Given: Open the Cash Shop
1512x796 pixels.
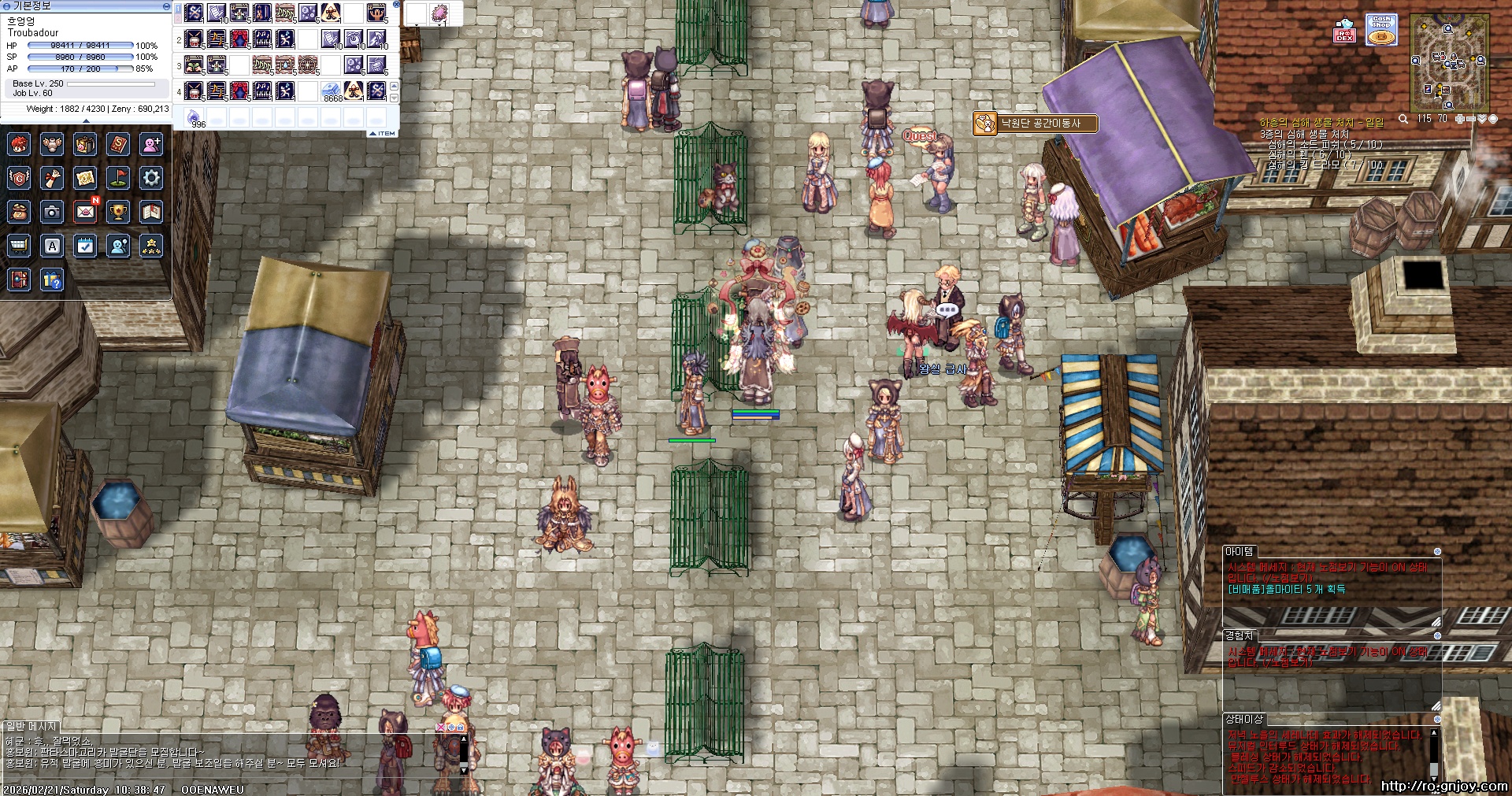Looking at the screenshot, I should pos(1381,30).
